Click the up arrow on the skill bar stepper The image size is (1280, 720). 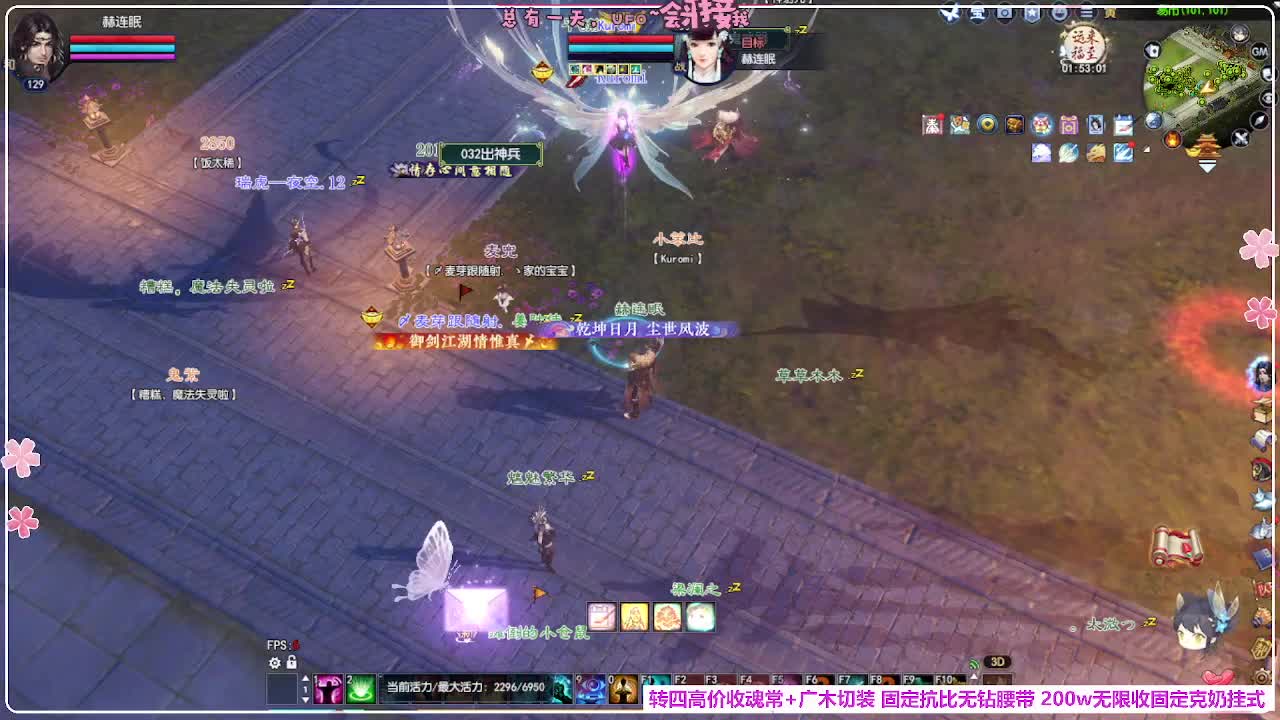pos(305,678)
